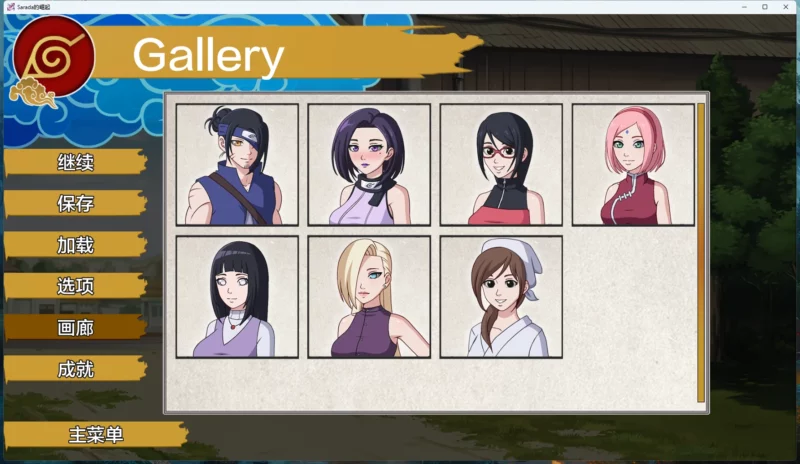Viewport: 800px width, 464px height.
Task: Select the 画廊 (Gallery) menu entry
Action: 76,327
